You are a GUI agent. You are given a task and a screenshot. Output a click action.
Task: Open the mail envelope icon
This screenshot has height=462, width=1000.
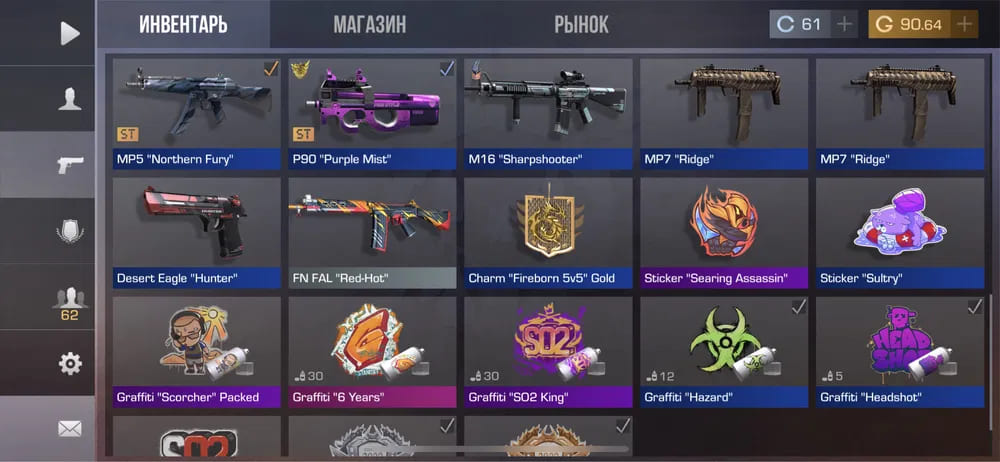click(x=69, y=429)
